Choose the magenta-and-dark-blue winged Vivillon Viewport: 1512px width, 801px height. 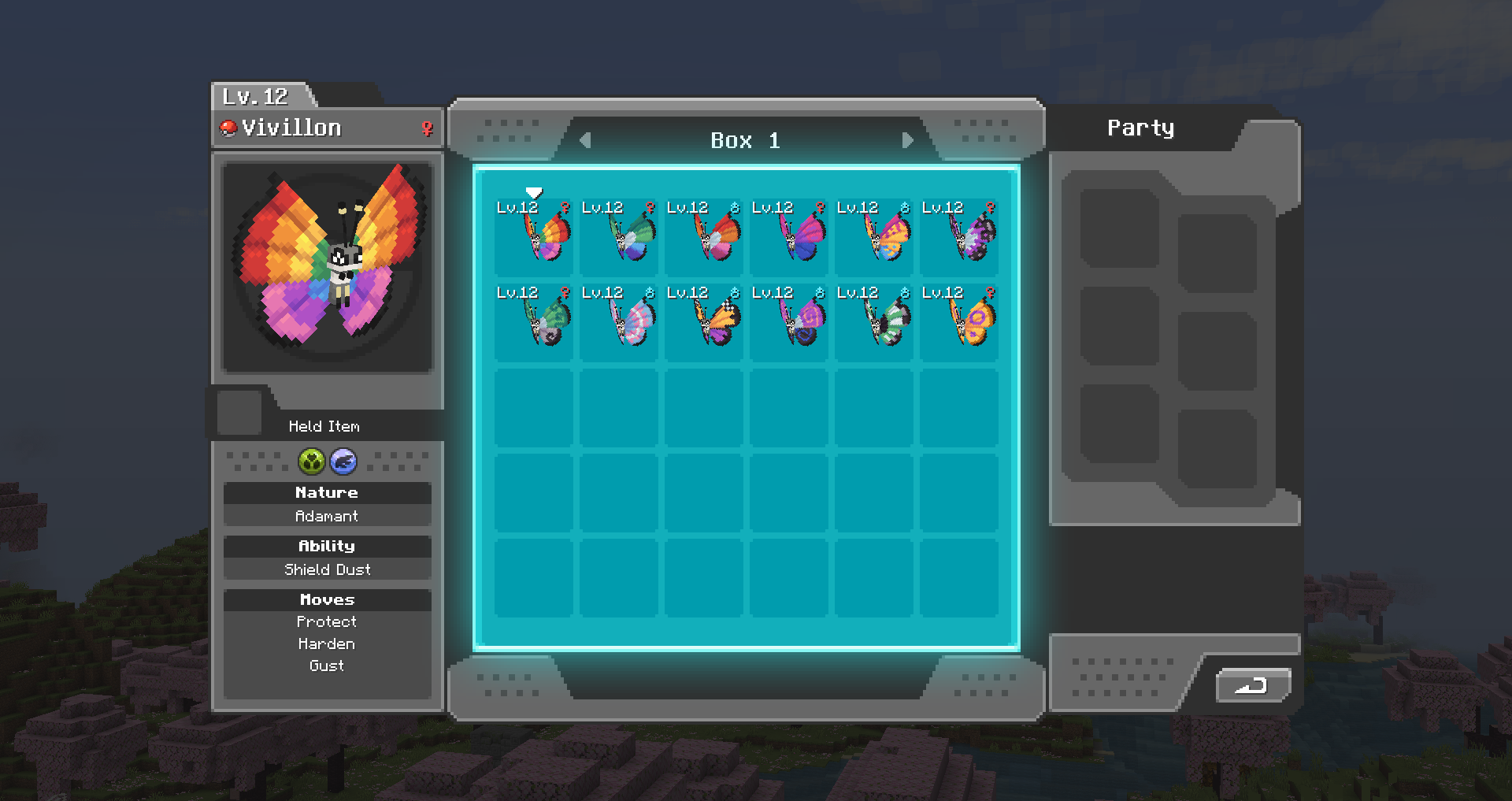point(790,236)
